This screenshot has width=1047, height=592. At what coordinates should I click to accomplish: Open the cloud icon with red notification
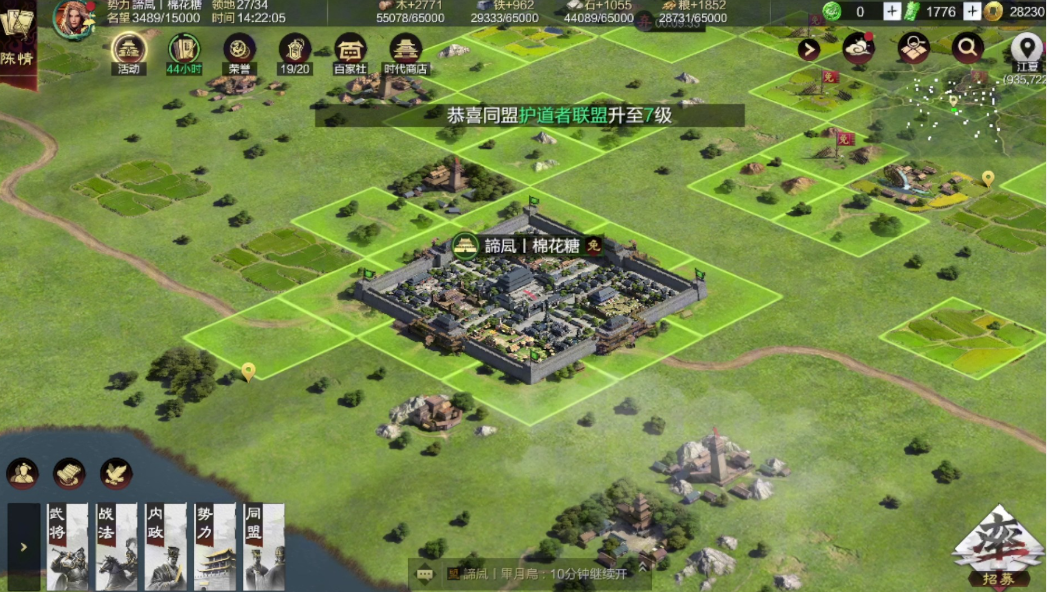[x=859, y=47]
